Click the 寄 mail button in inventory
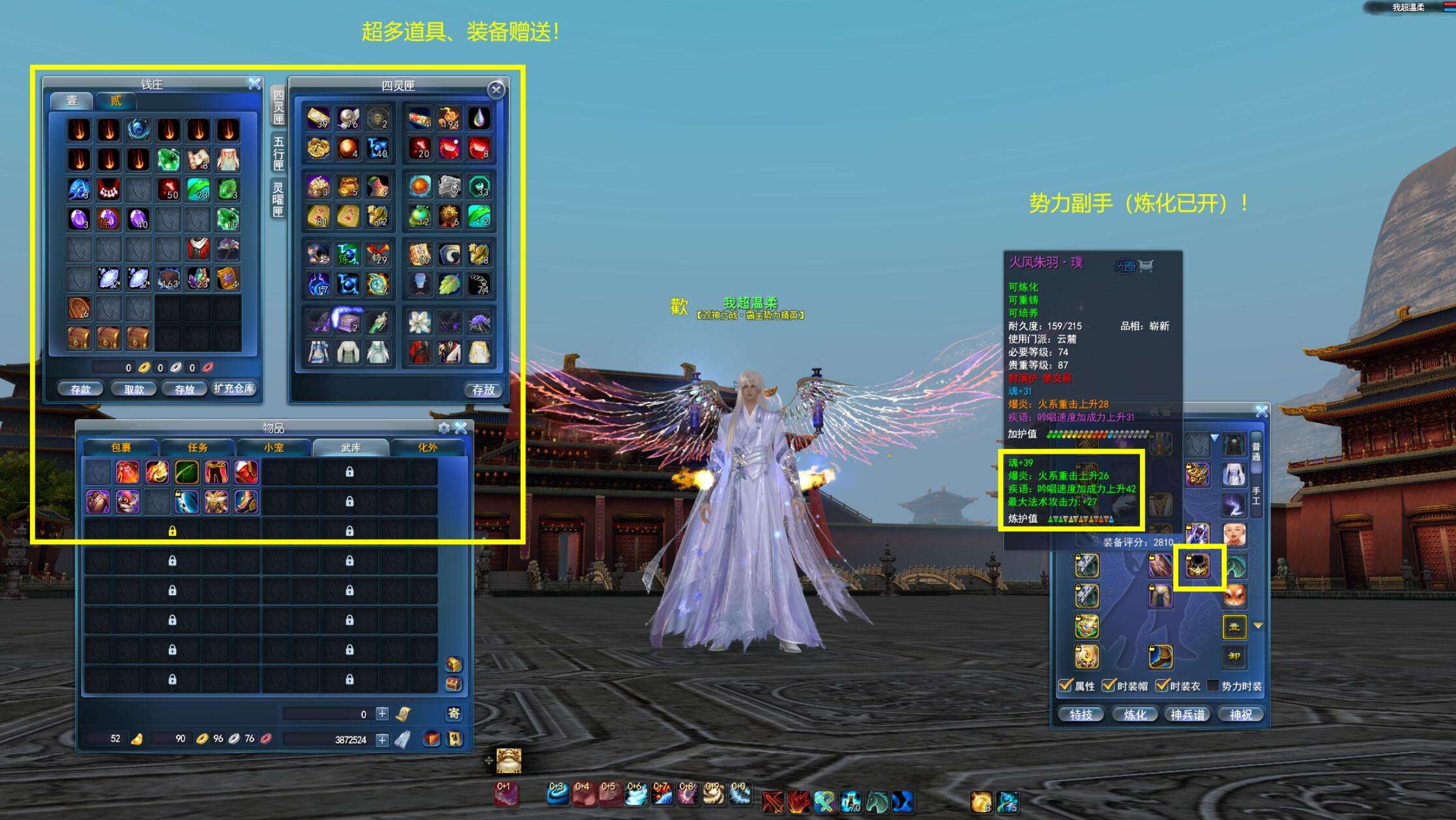 pyautogui.click(x=454, y=714)
